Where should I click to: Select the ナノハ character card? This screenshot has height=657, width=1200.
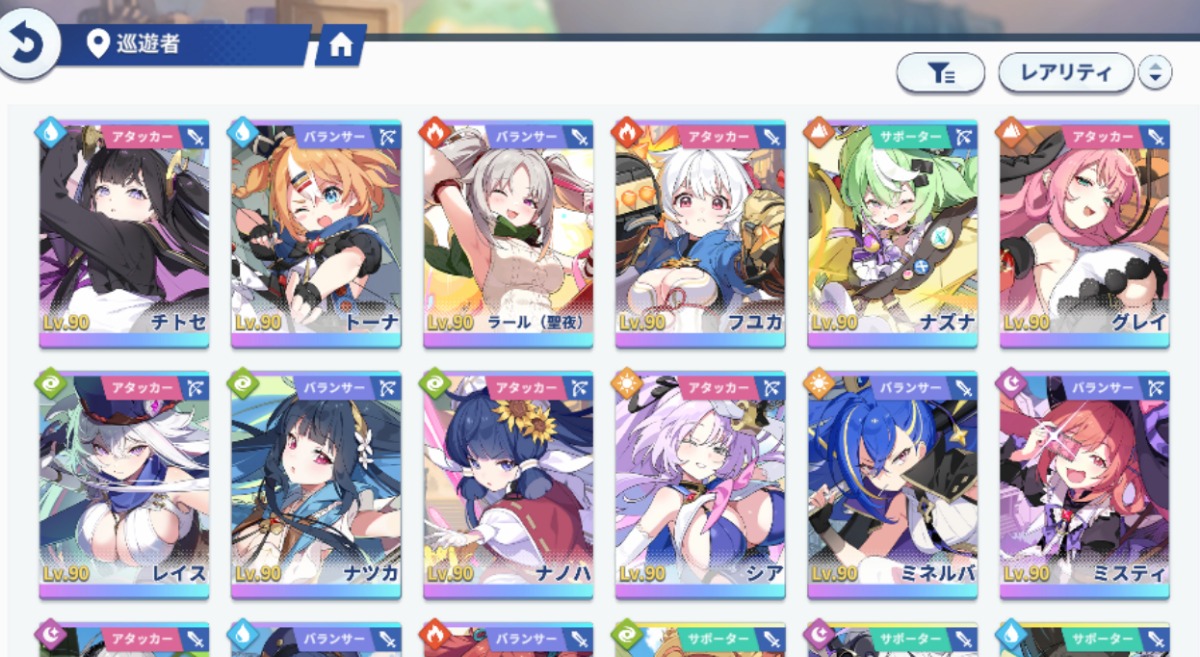coord(508,486)
